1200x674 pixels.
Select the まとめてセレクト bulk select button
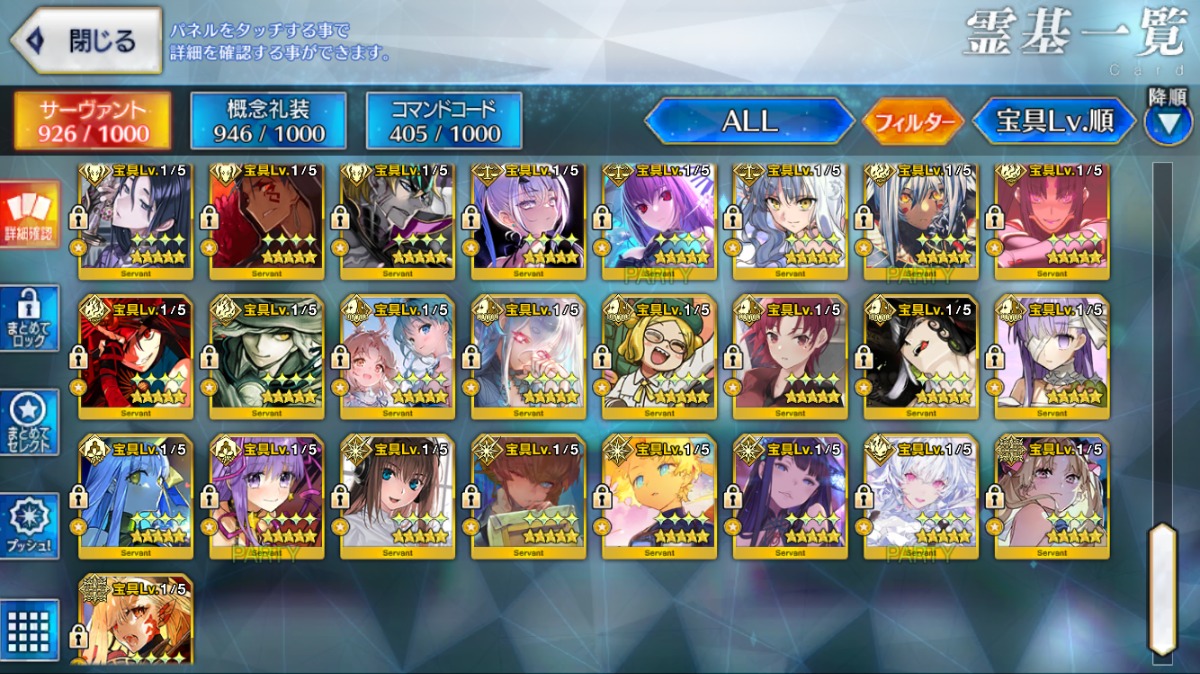click(31, 422)
